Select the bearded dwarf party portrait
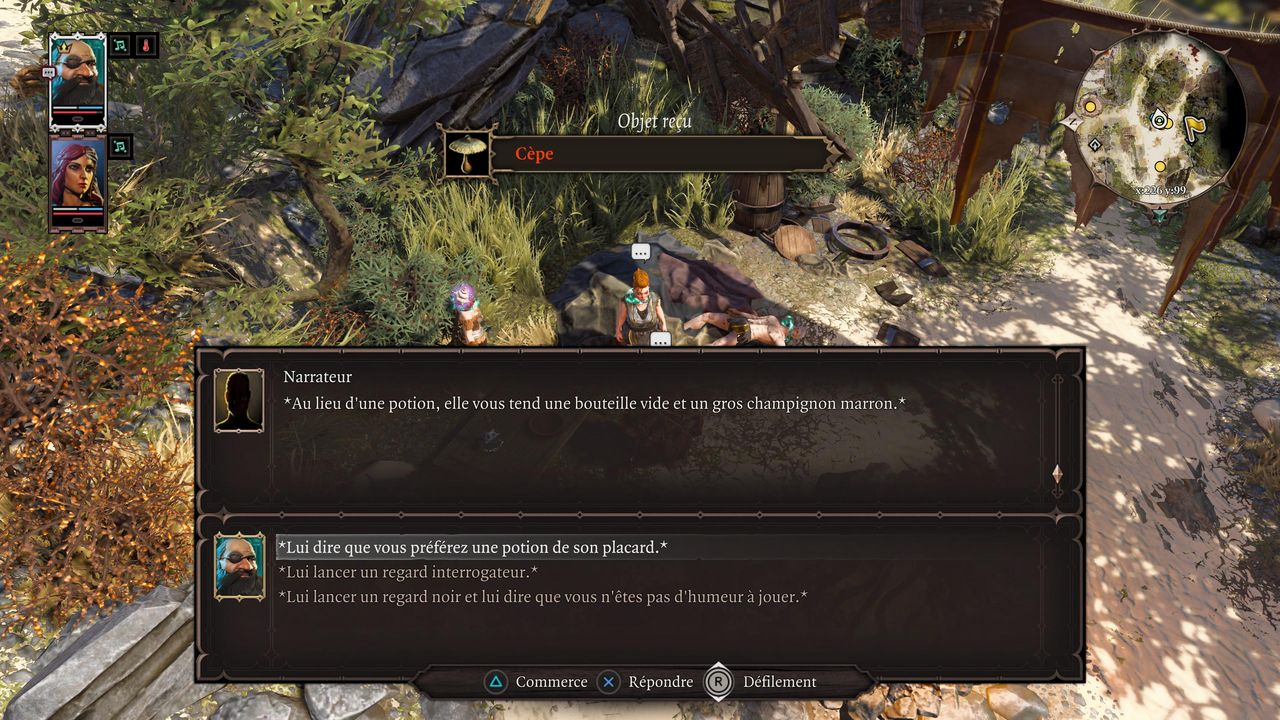 pos(77,82)
